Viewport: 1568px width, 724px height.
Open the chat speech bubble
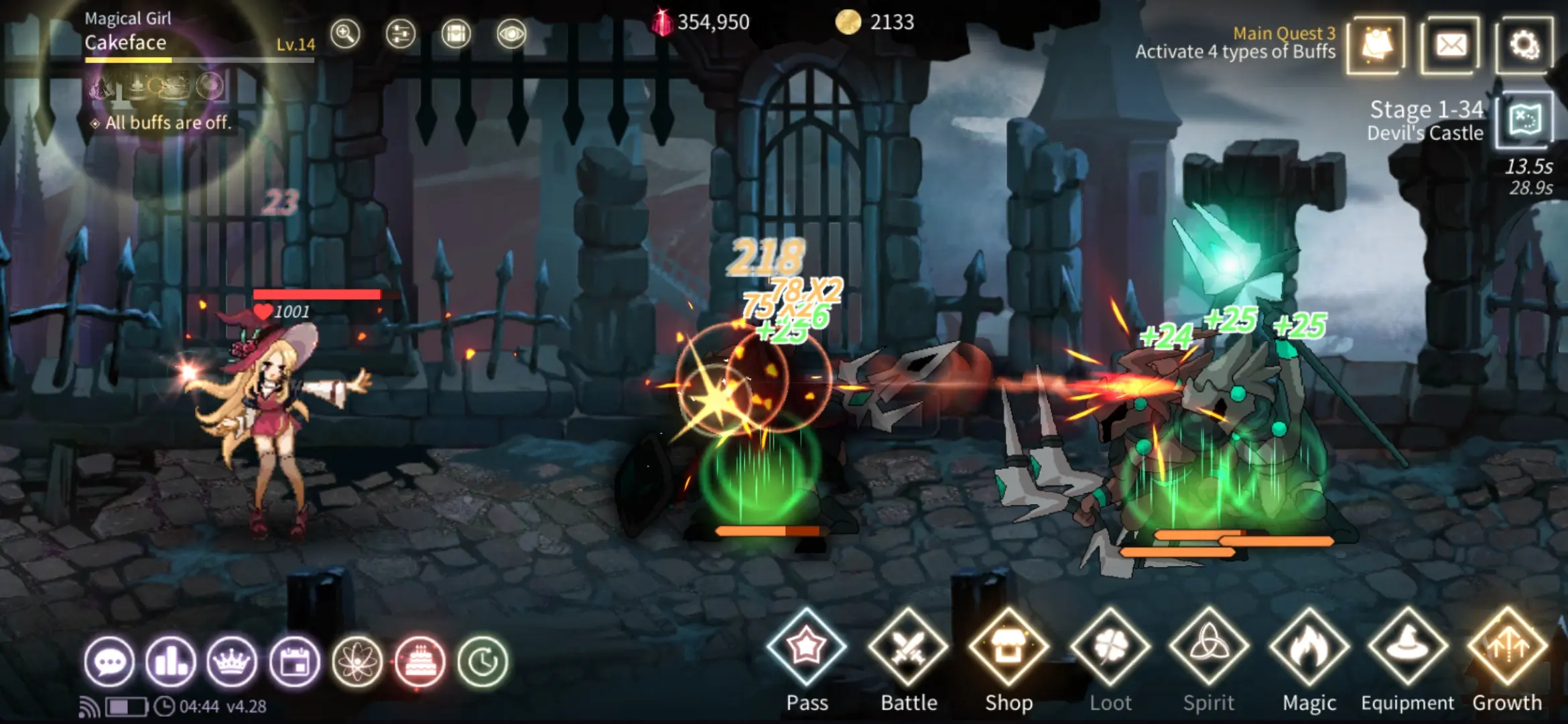109,662
